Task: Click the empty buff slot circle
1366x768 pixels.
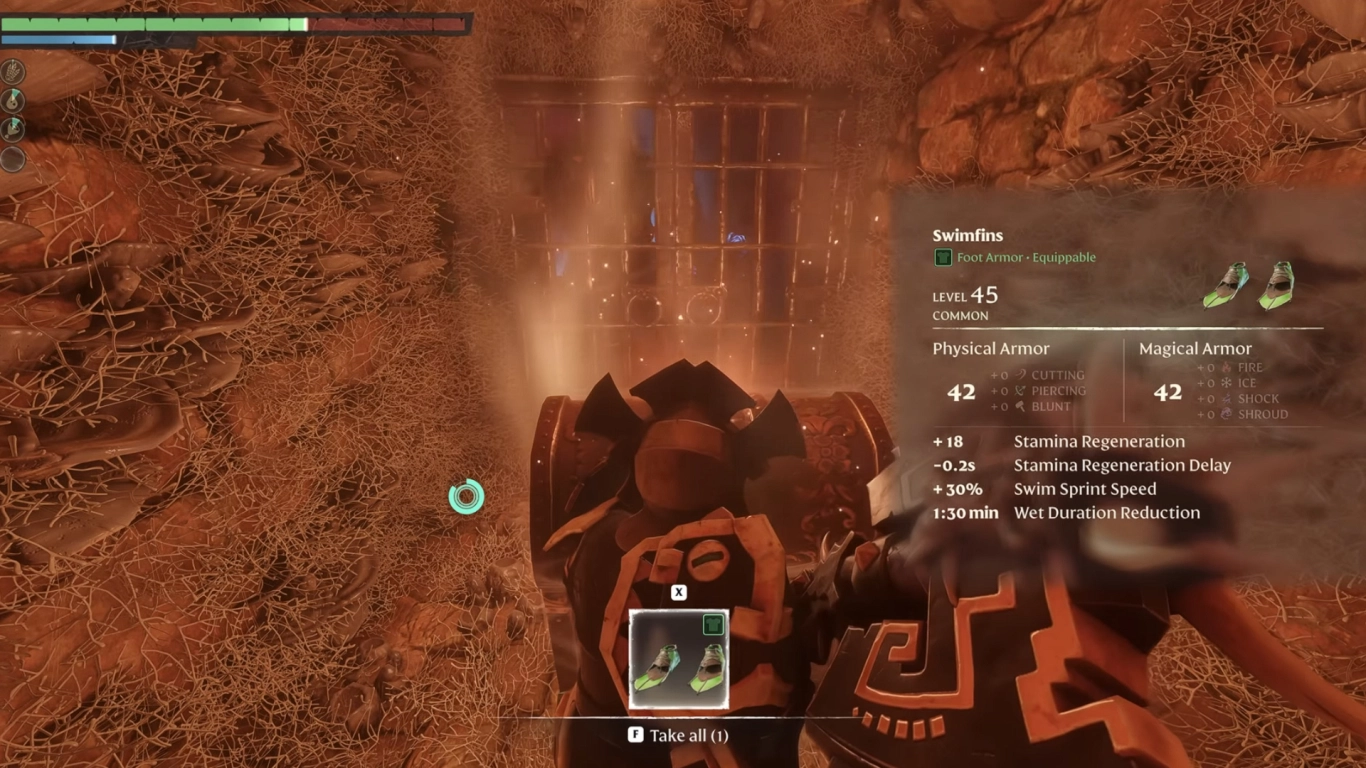Action: click(x=13, y=159)
